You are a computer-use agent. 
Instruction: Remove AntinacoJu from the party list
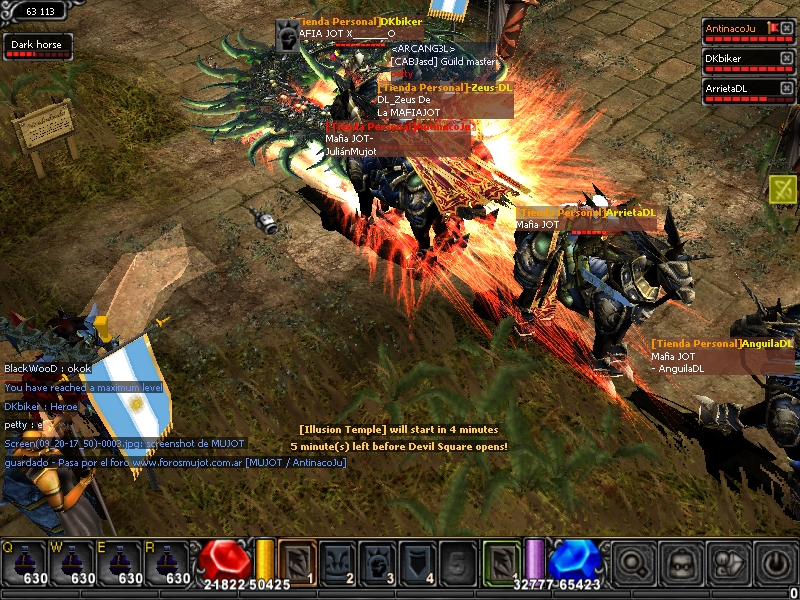(786, 29)
